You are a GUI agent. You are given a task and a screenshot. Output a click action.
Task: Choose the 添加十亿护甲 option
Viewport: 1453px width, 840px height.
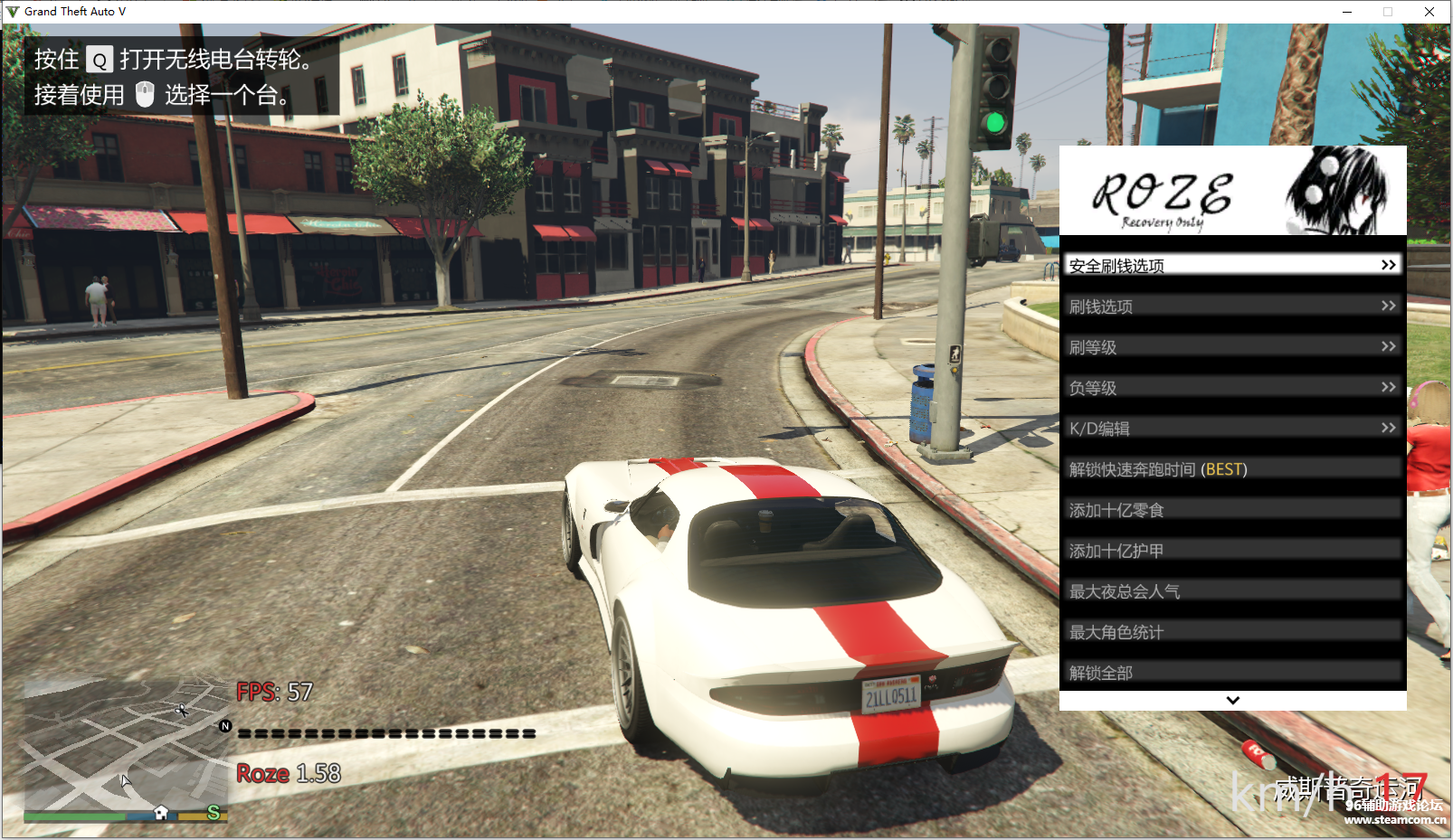pos(1232,551)
